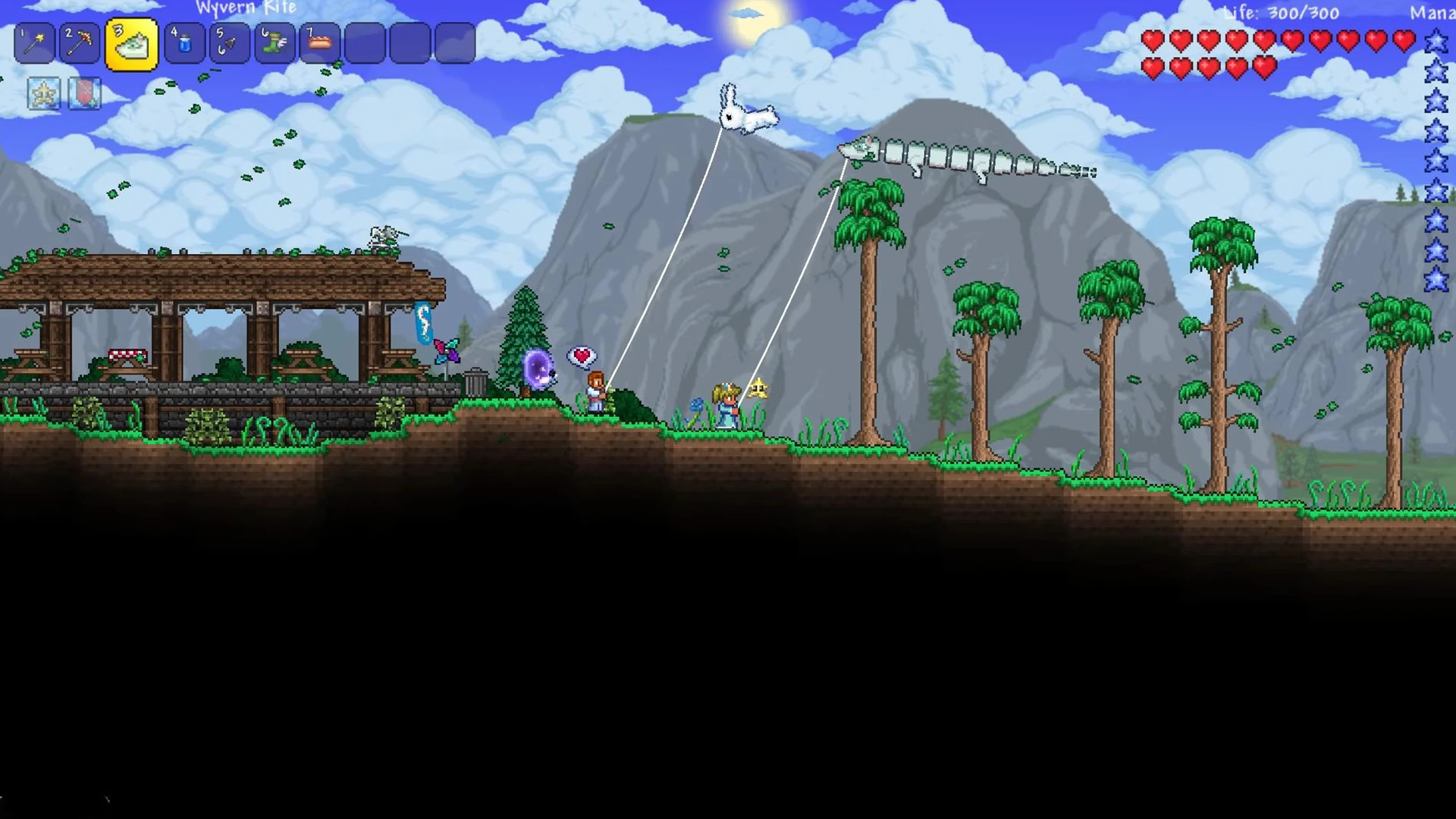1456x819 pixels.
Task: Click the highlighted slot 3 to toggle selection
Action: [133, 43]
